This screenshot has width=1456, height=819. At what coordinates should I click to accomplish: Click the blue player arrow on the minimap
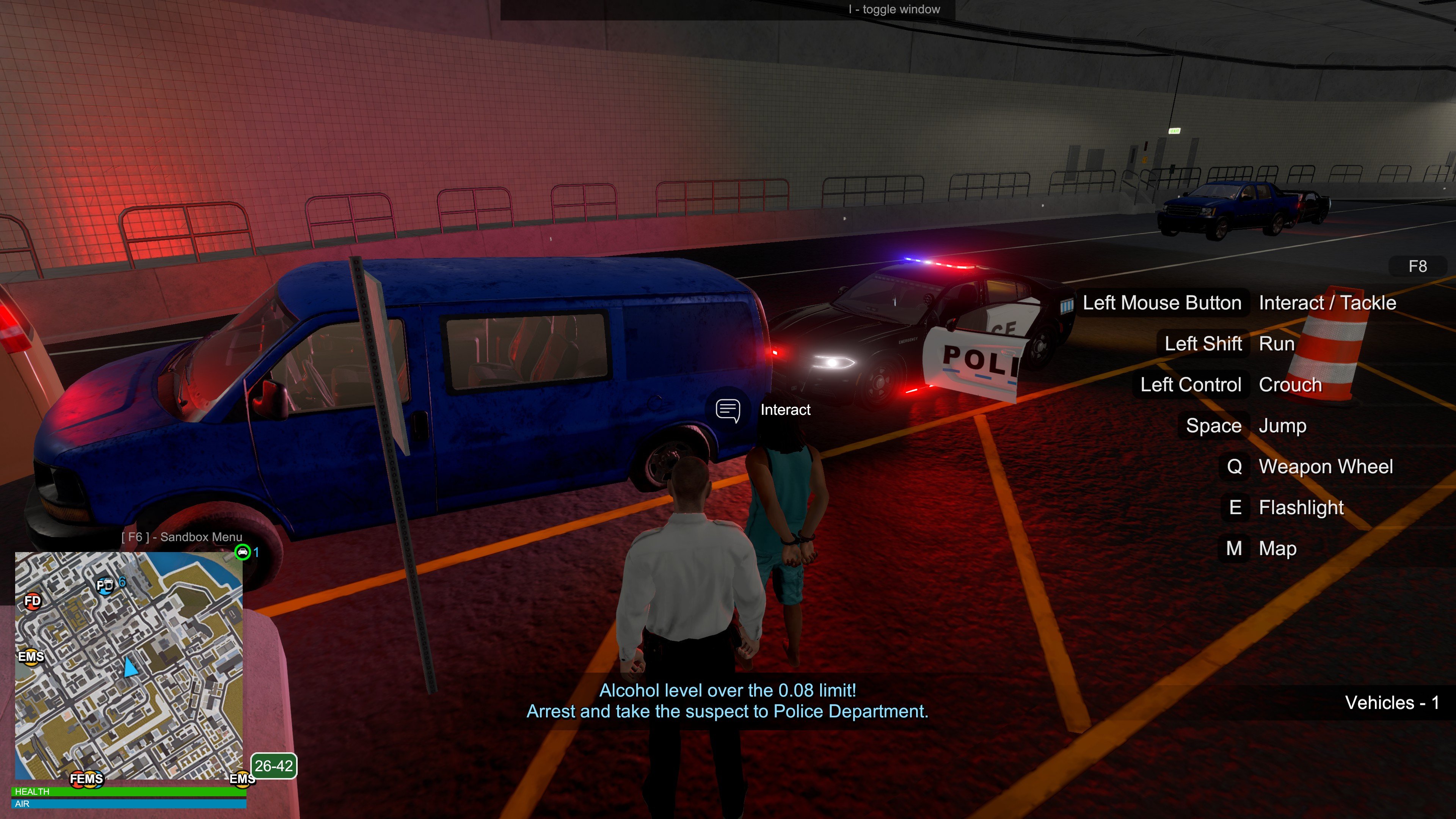(130, 667)
